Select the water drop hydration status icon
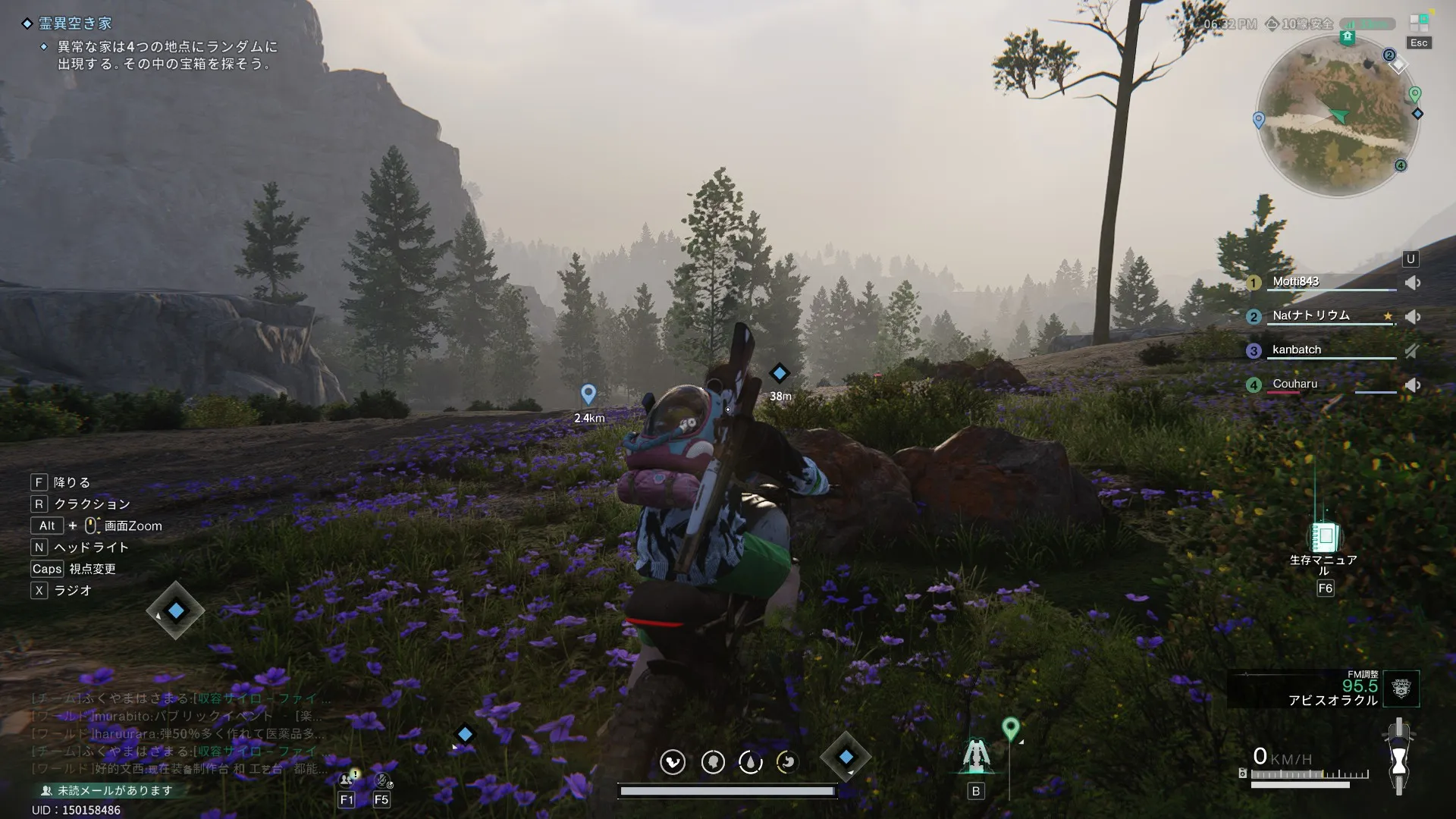This screenshot has height=819, width=1456. coord(750,762)
